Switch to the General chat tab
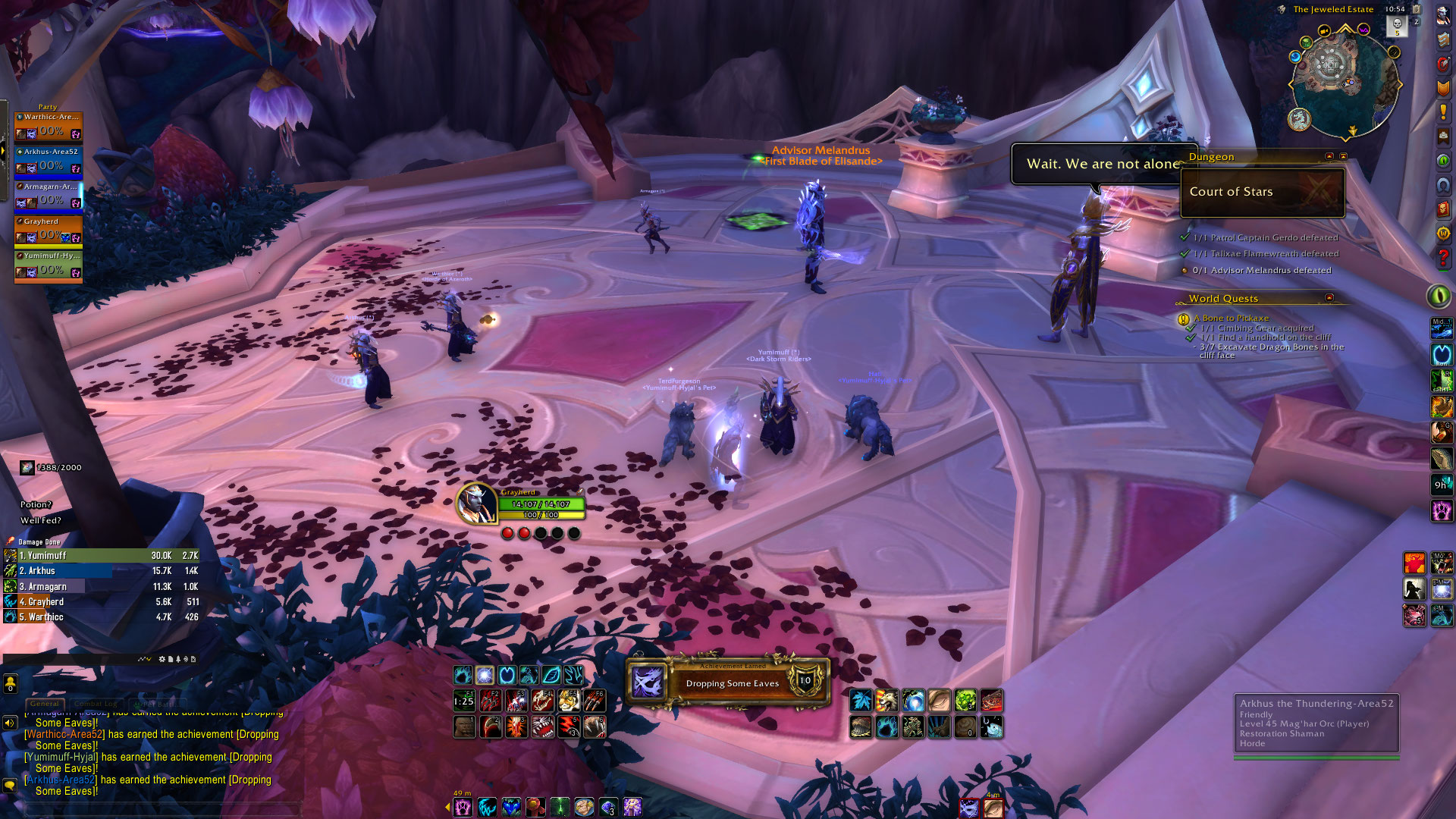 [x=45, y=704]
